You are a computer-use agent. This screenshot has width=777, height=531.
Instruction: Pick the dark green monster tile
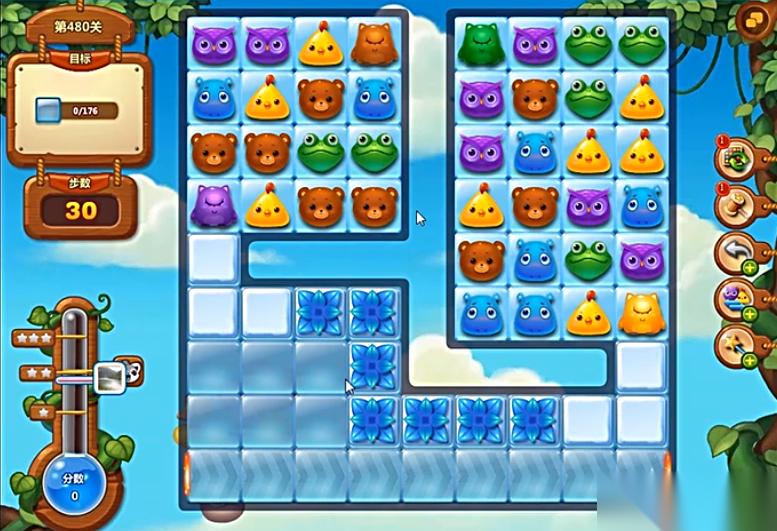(480, 44)
